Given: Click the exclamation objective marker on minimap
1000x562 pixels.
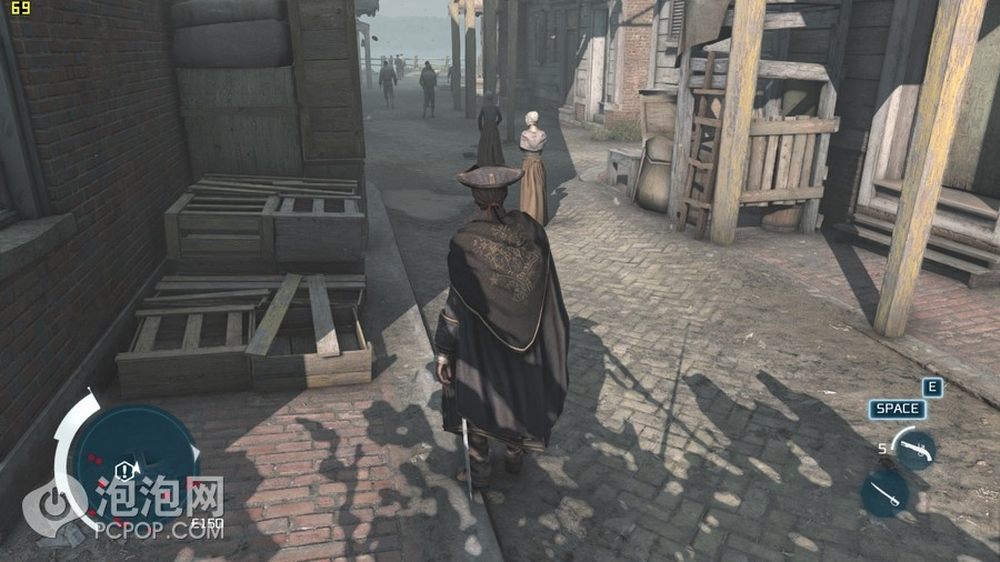Looking at the screenshot, I should [125, 470].
